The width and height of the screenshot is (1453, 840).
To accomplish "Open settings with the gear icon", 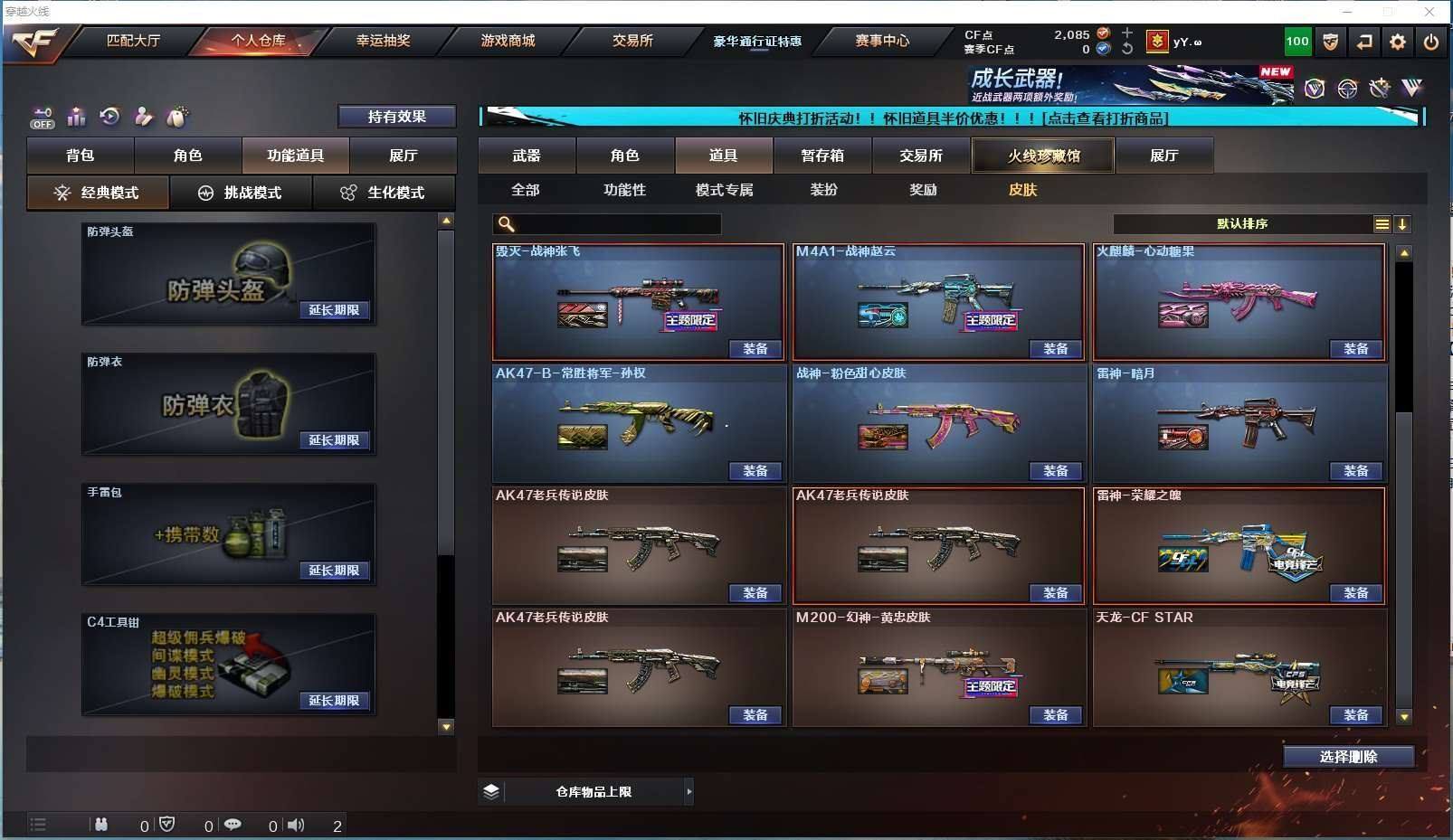I will pos(1398,42).
